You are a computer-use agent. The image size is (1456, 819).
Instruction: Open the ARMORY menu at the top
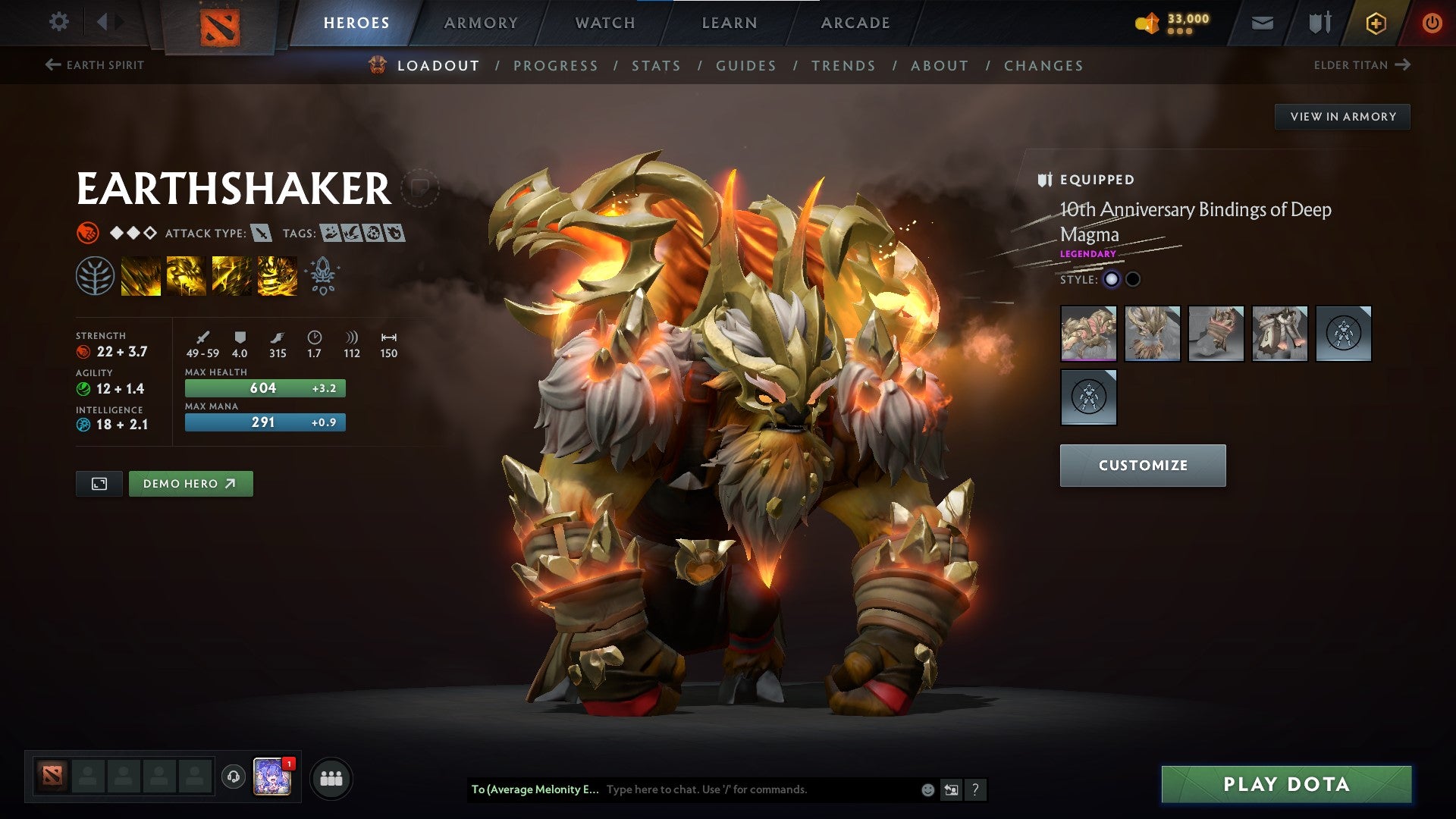(482, 22)
